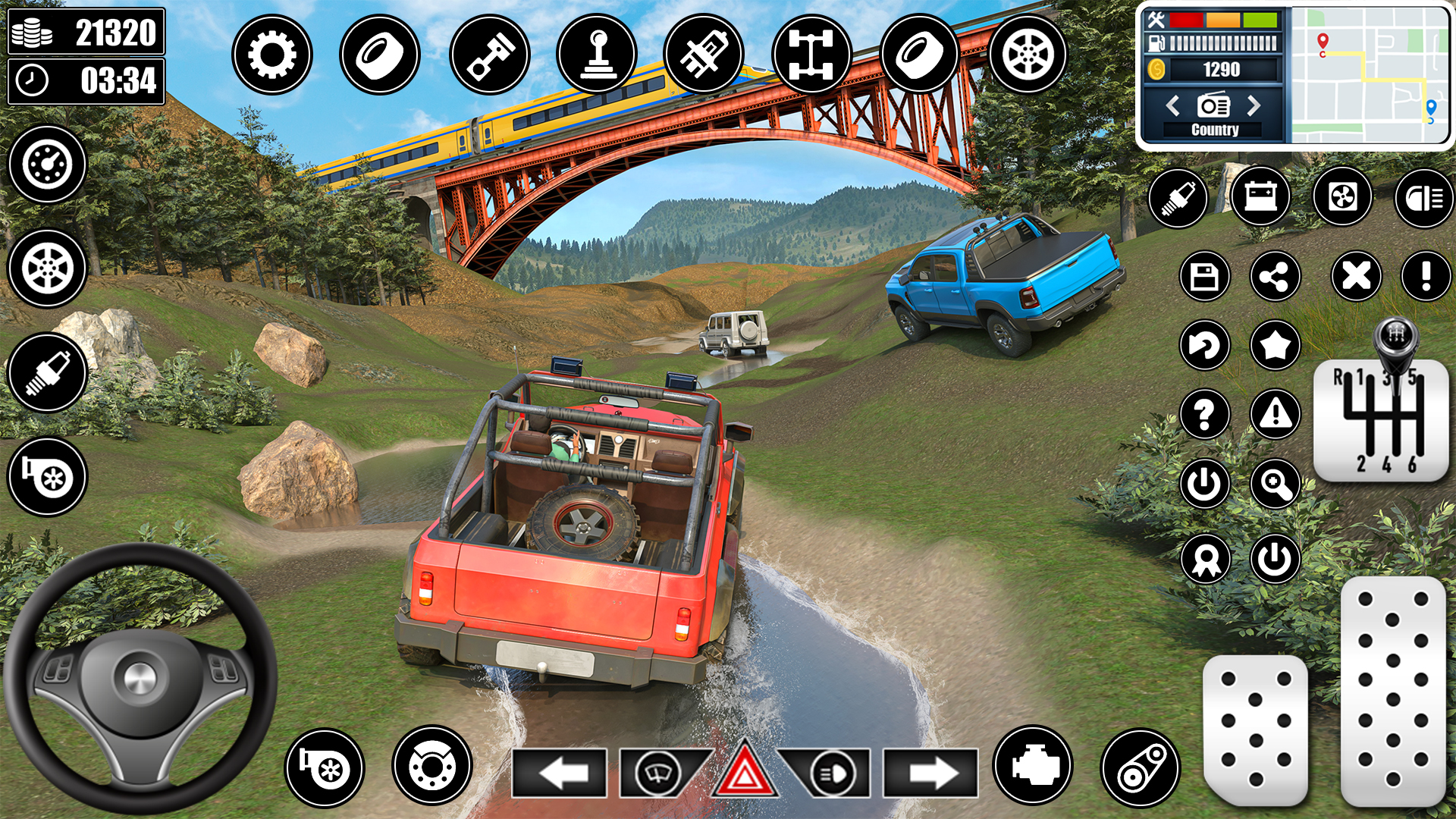Open the route minimap
Screen dimensions: 1456x819
pos(1370,75)
